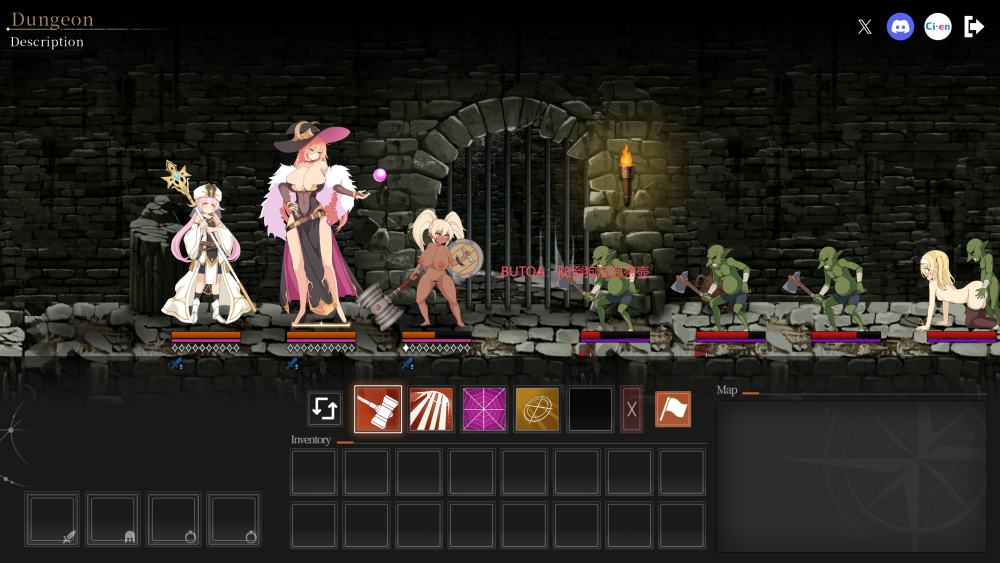Use the magenta spider web skill
This screenshot has width=1000, height=563.
484,409
